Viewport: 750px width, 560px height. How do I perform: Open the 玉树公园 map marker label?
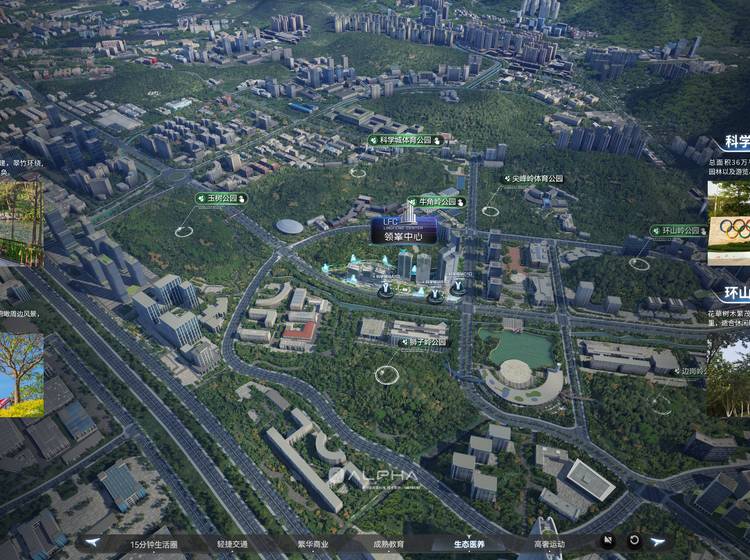(x=221, y=198)
